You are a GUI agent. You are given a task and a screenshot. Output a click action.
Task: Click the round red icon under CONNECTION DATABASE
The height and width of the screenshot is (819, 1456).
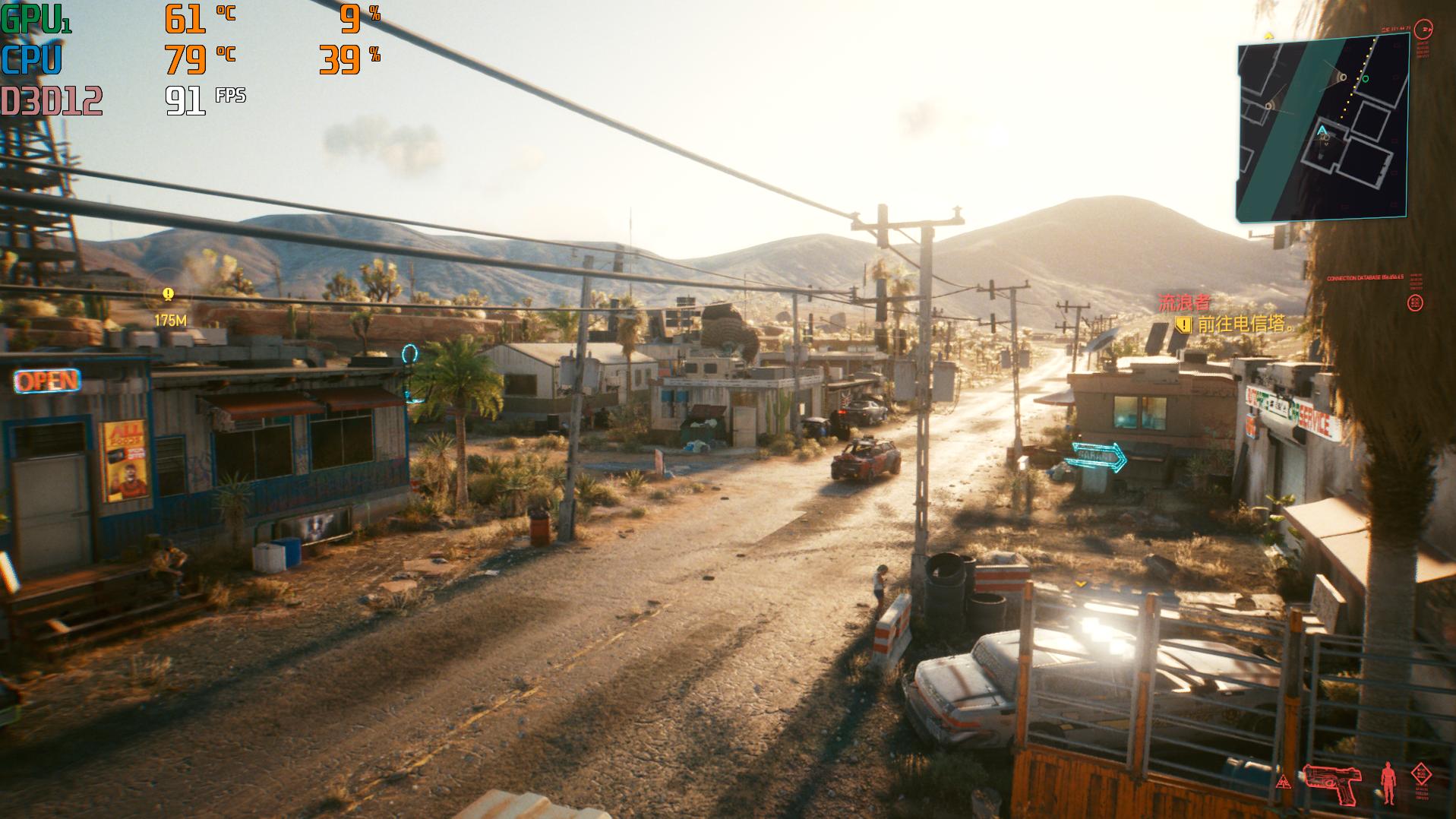point(1414,303)
